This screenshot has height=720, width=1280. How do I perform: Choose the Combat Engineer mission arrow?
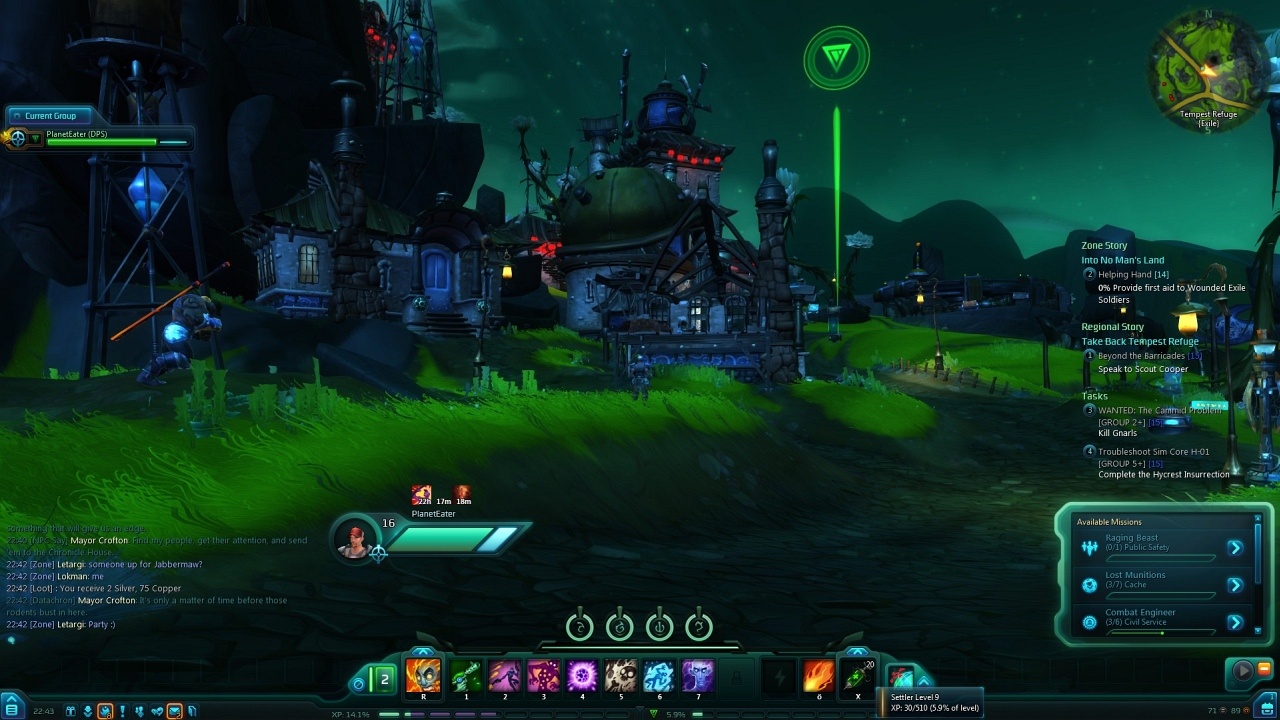pyautogui.click(x=1235, y=622)
